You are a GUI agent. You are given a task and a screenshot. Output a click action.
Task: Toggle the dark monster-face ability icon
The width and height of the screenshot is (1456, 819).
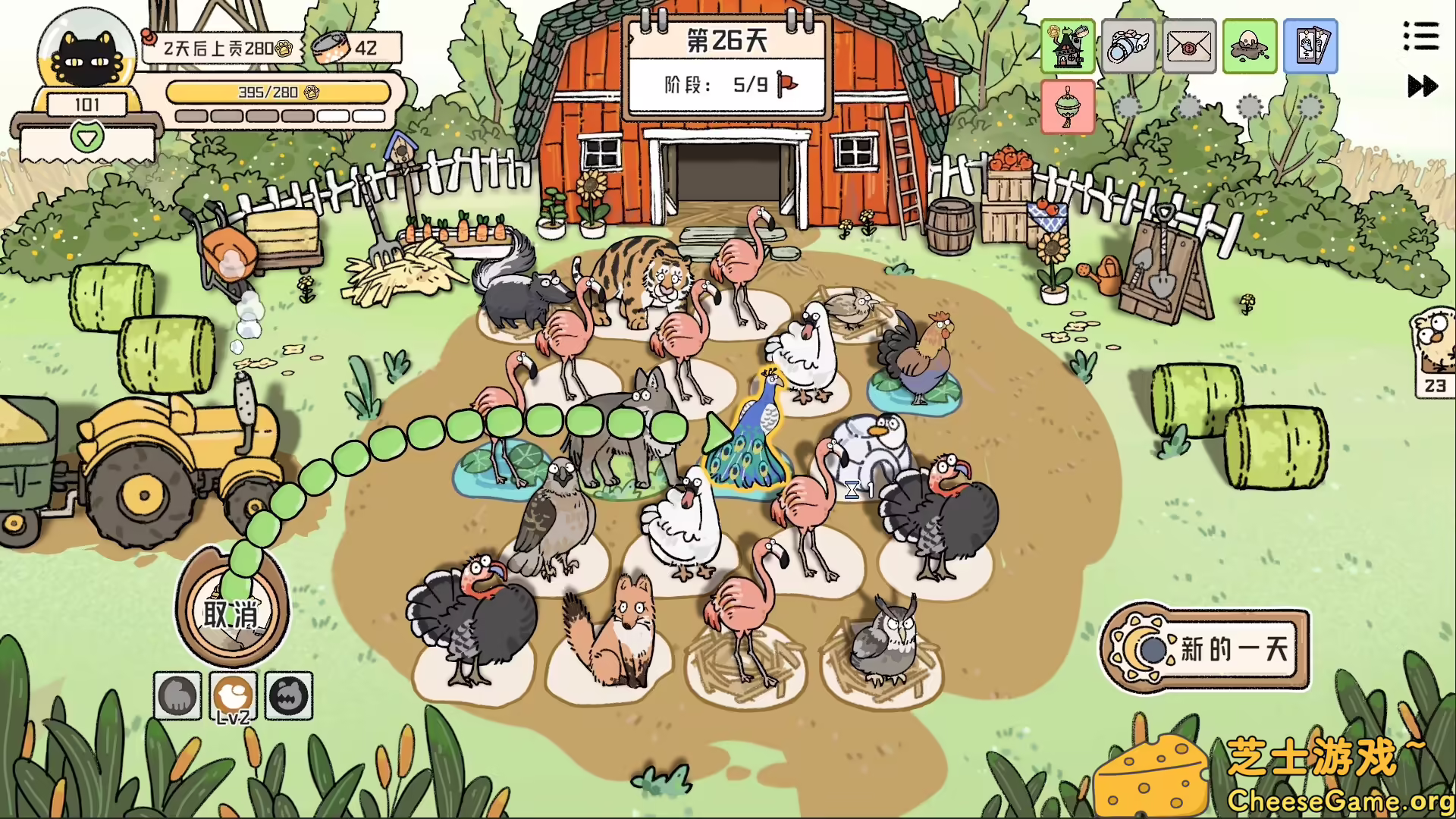(287, 697)
